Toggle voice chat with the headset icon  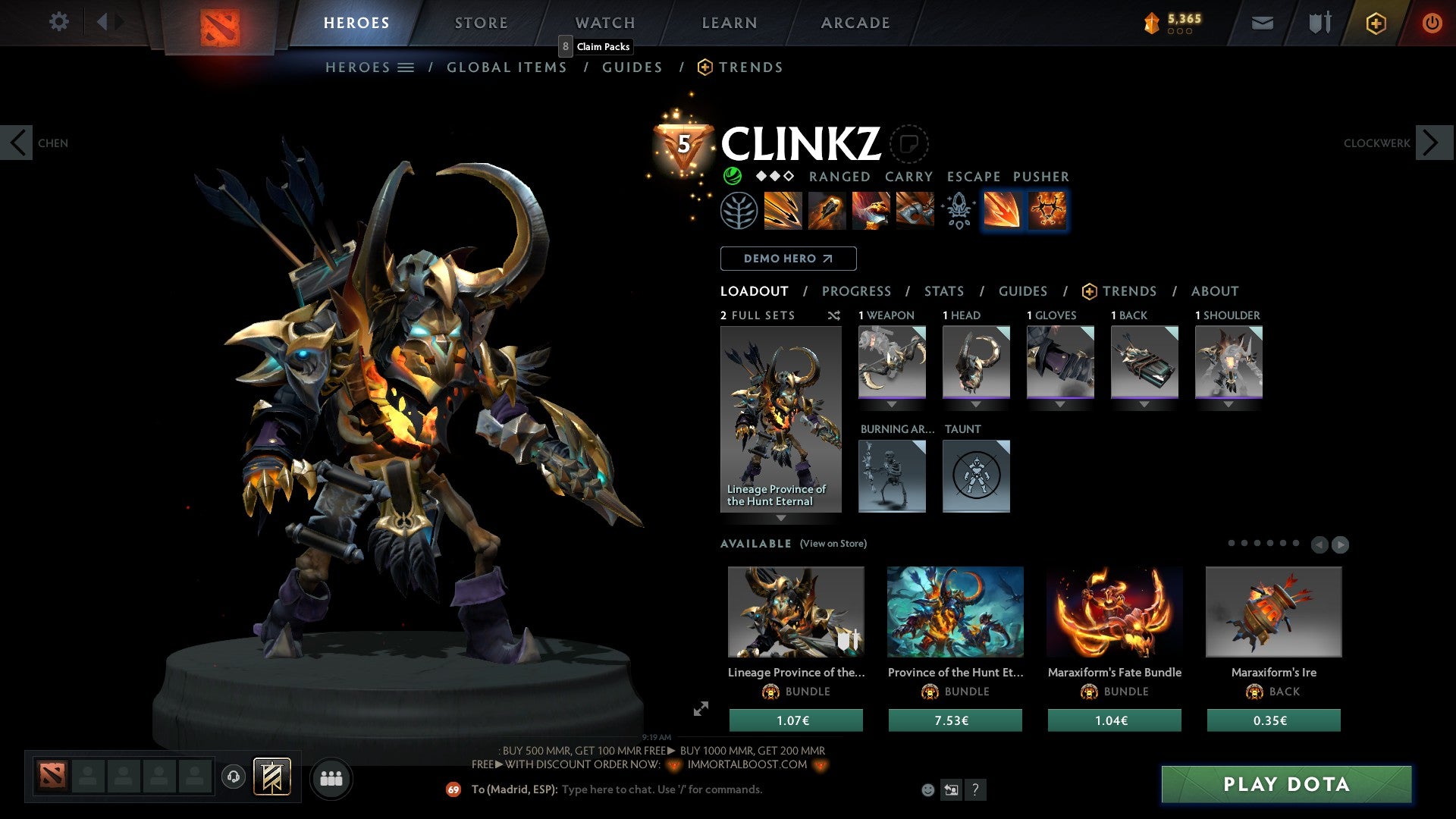click(x=234, y=777)
